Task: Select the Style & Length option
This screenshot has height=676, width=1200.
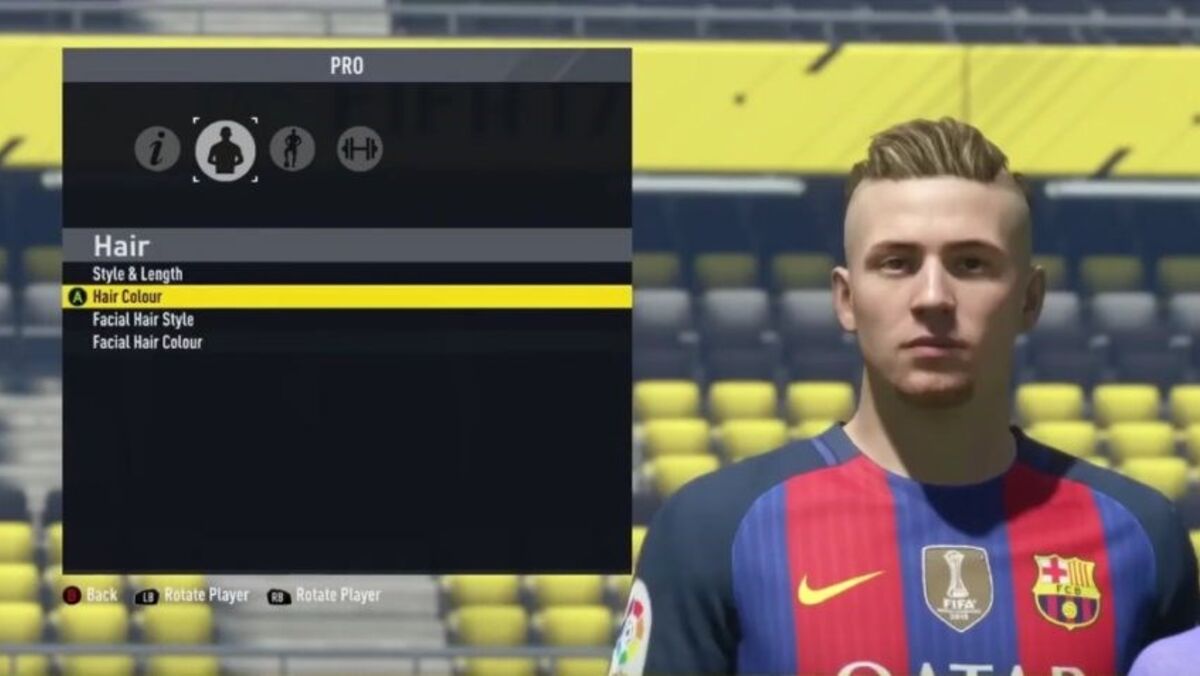Action: (x=138, y=274)
